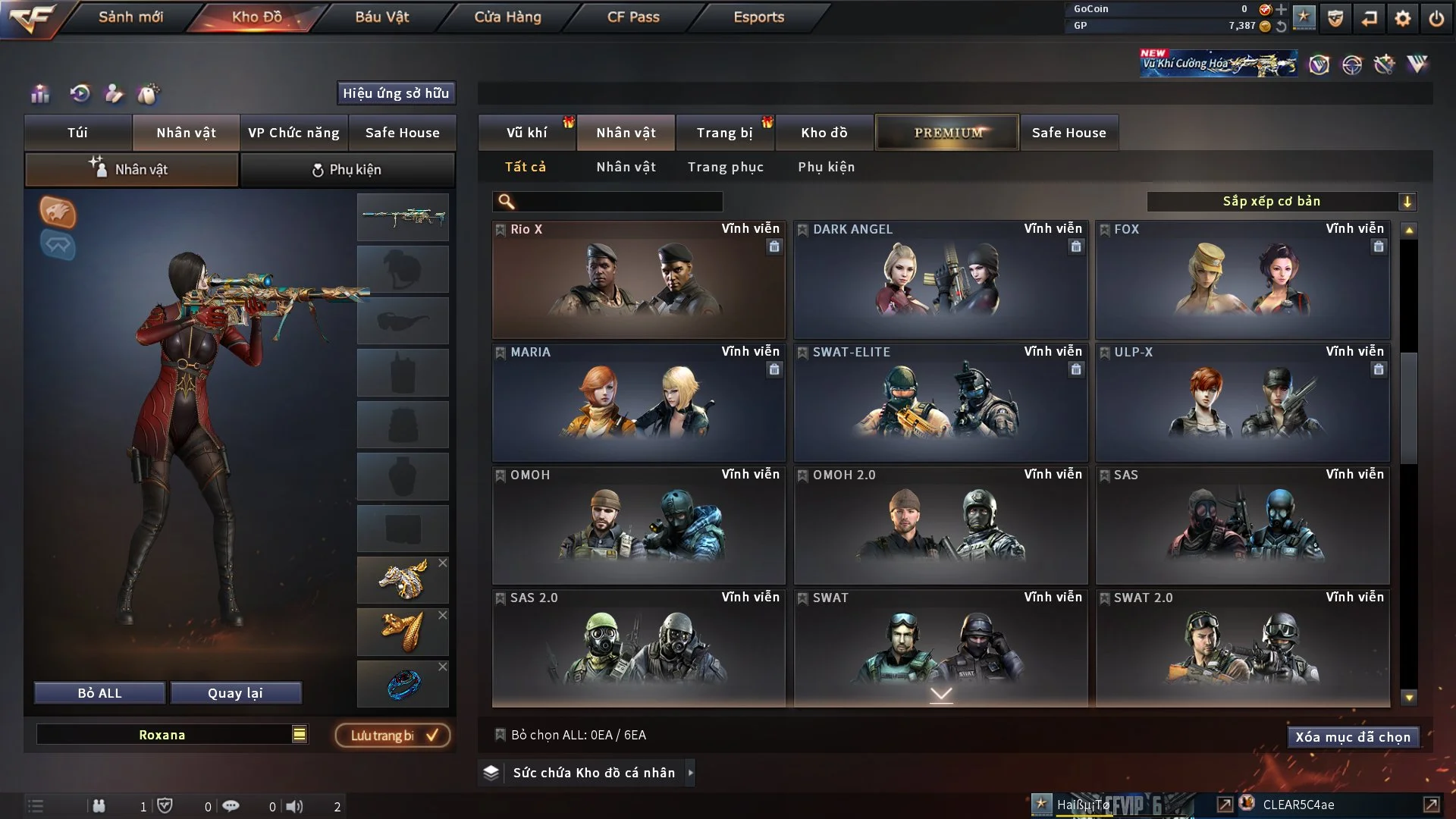This screenshot has width=1456, height=819.
Task: Save loadout with Lưu trang bị
Action: 393,736
